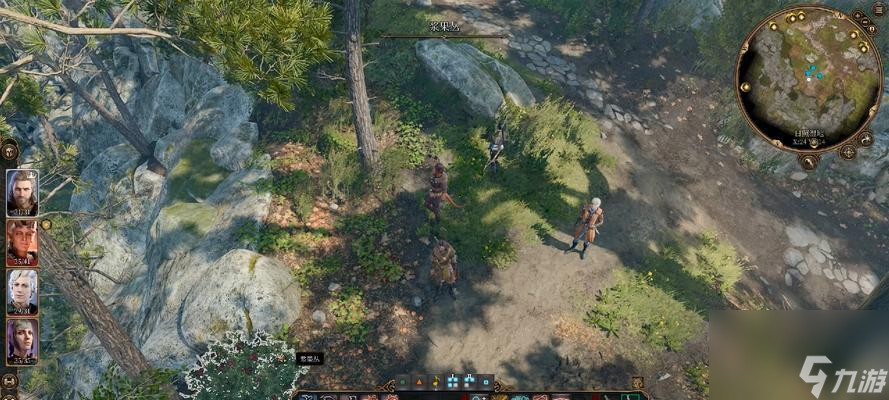Select the white-haired companion portrait
The width and height of the screenshot is (889, 400).
click(22, 291)
